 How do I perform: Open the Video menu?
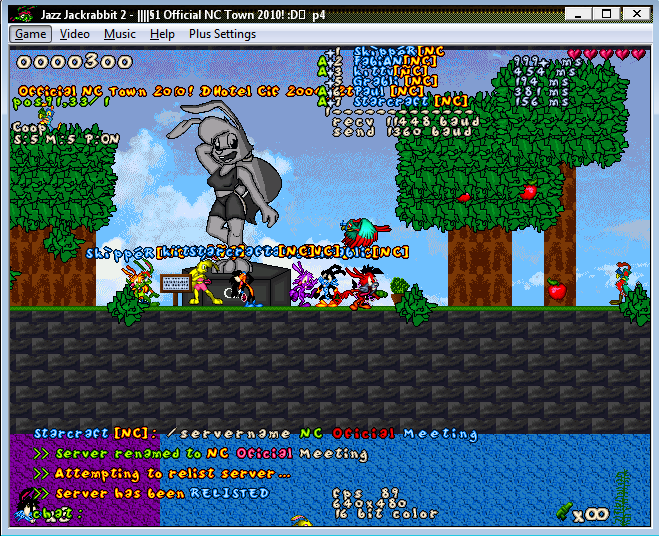[x=75, y=34]
